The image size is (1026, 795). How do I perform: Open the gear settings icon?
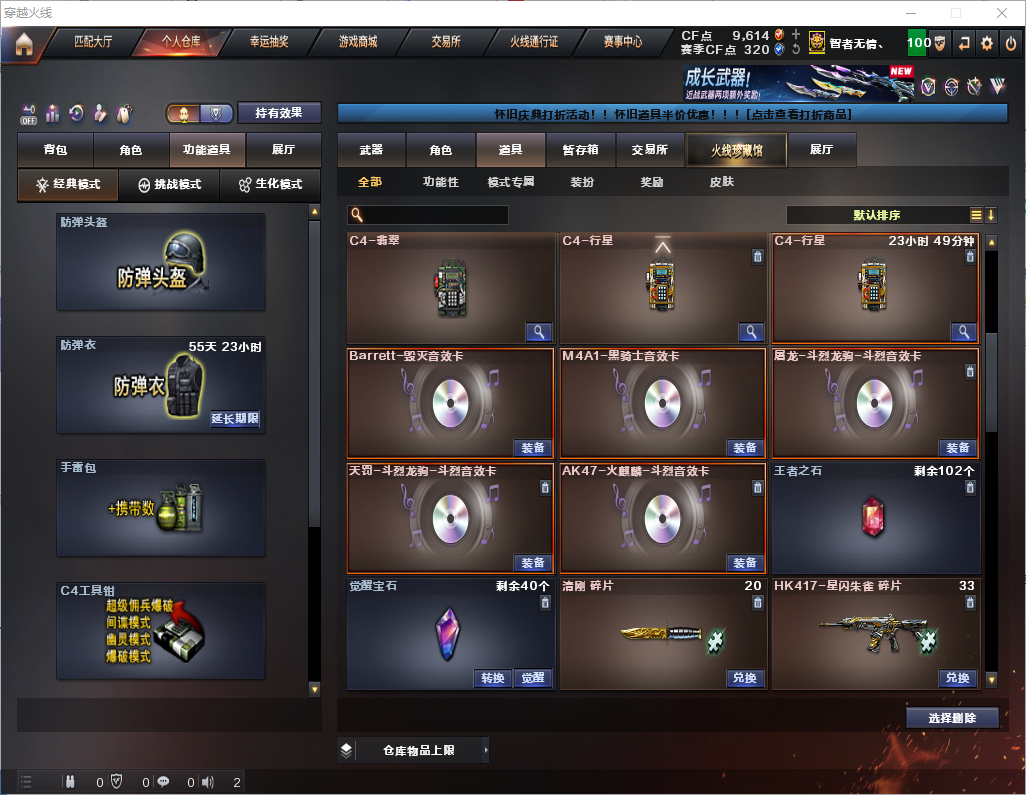tap(987, 43)
